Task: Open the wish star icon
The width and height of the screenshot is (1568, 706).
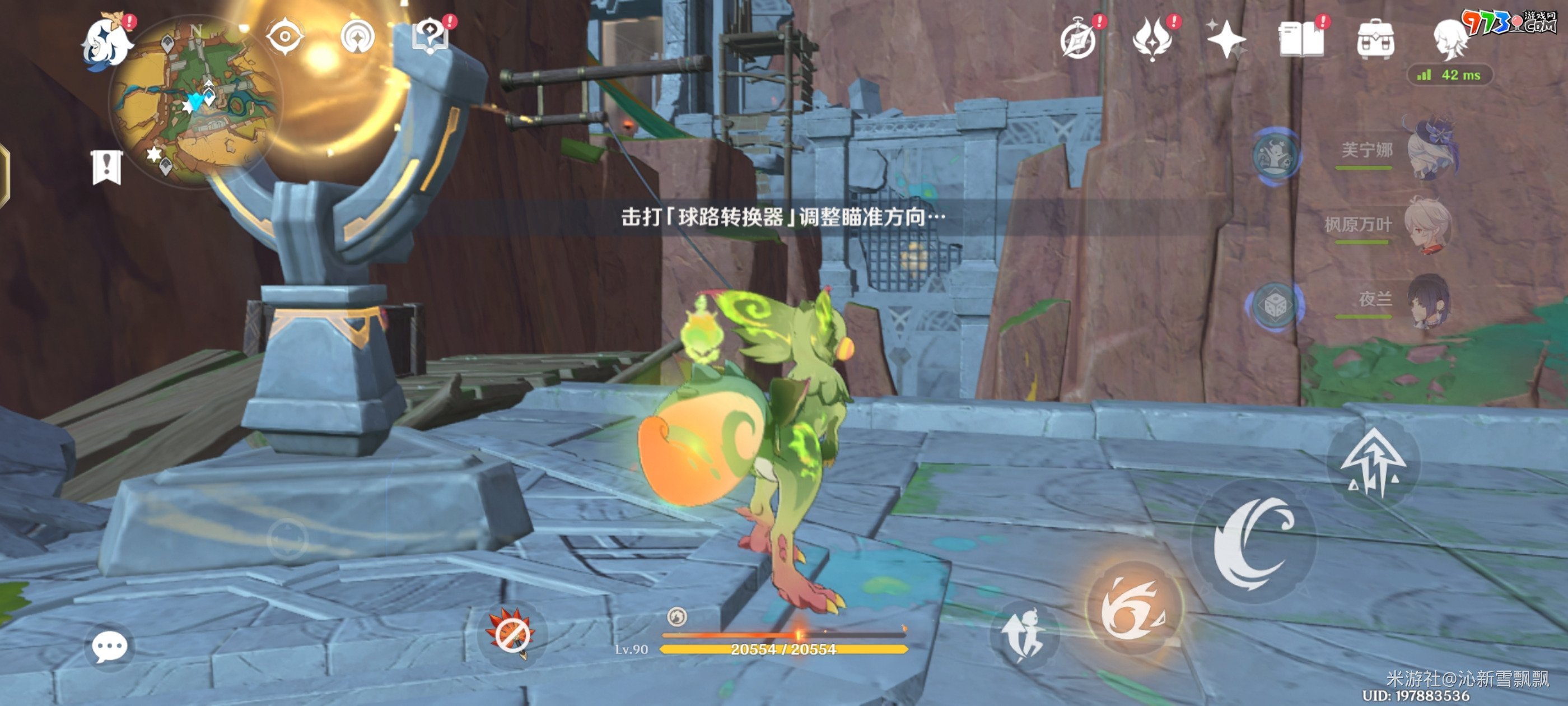Action: [1226, 40]
